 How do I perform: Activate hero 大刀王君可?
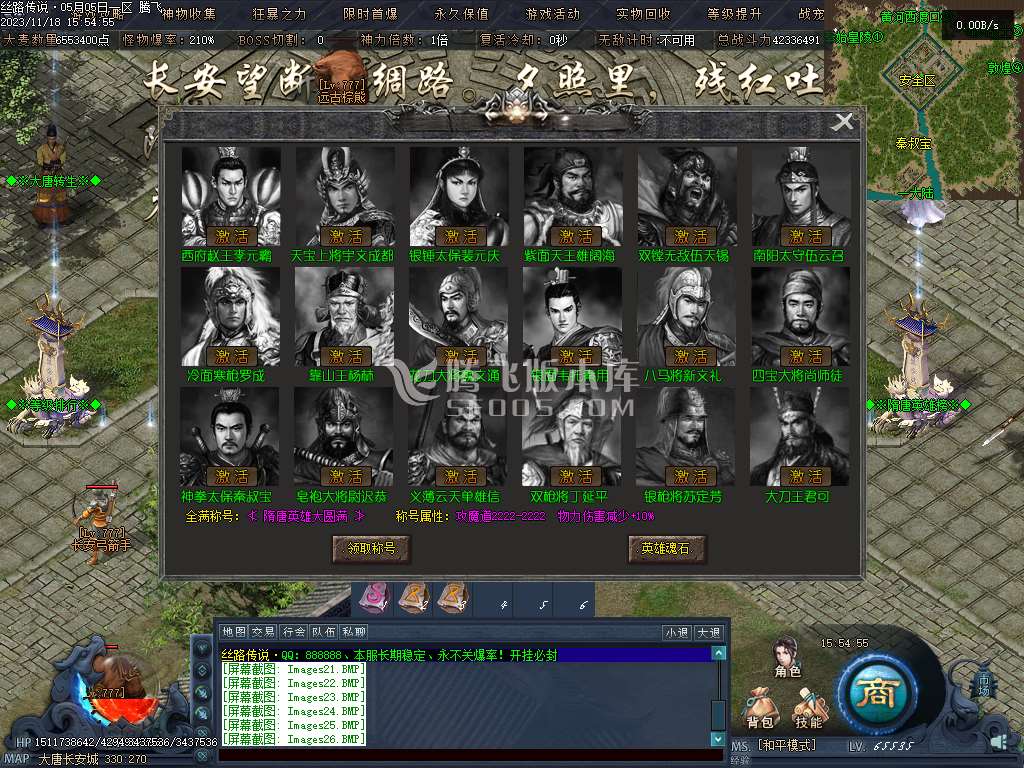[x=805, y=476]
